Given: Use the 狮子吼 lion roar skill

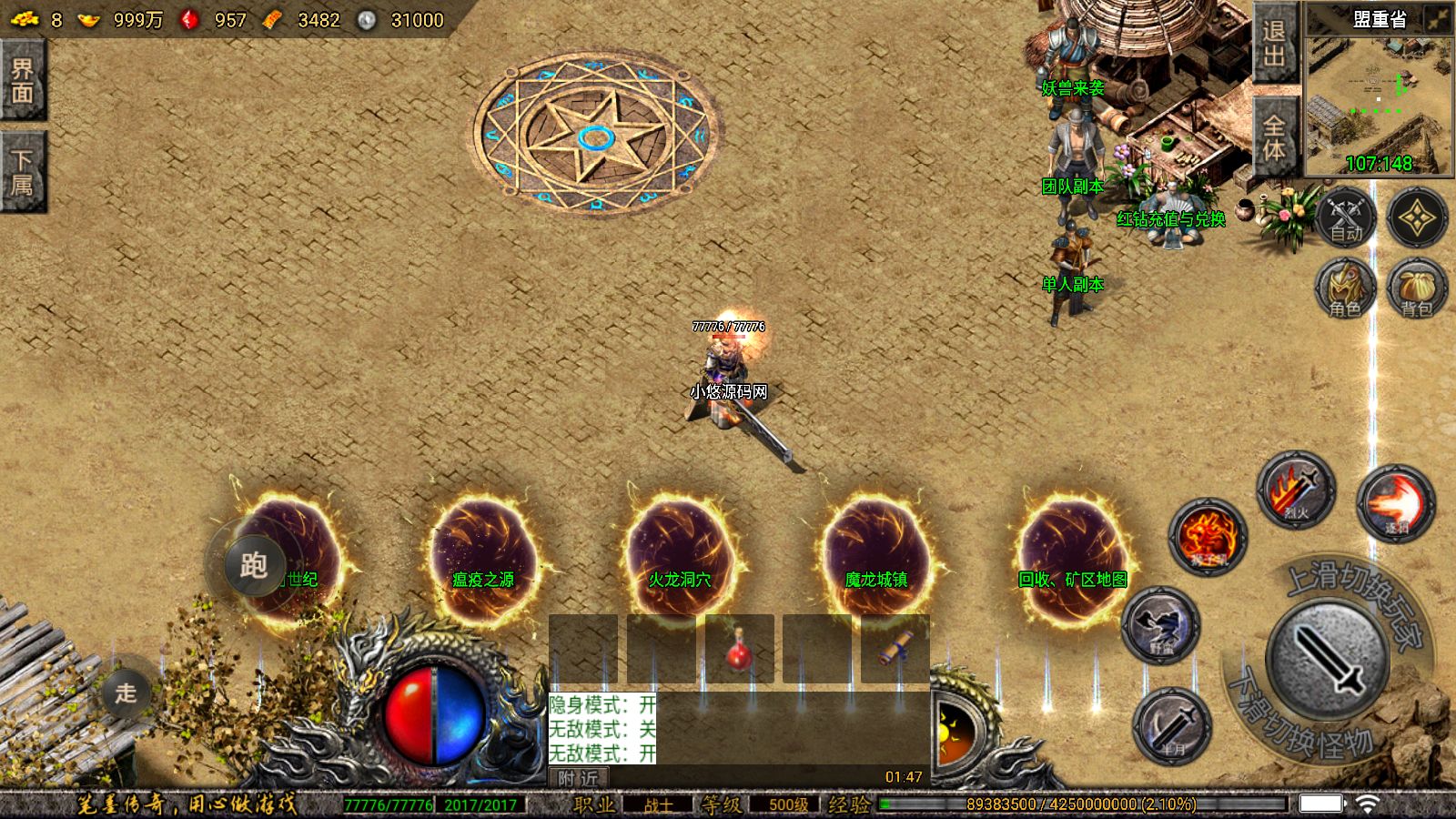Looking at the screenshot, I should [x=1208, y=537].
